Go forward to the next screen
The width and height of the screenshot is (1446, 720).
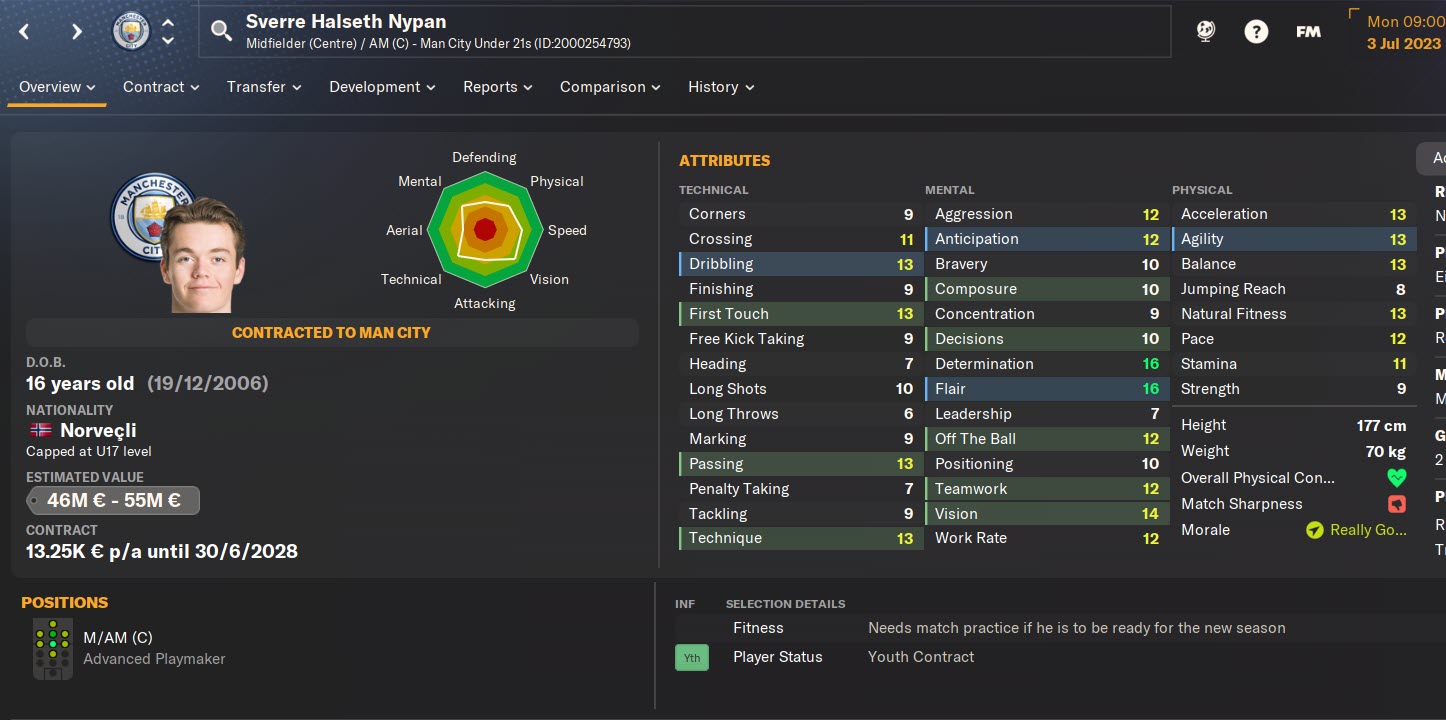coord(76,32)
